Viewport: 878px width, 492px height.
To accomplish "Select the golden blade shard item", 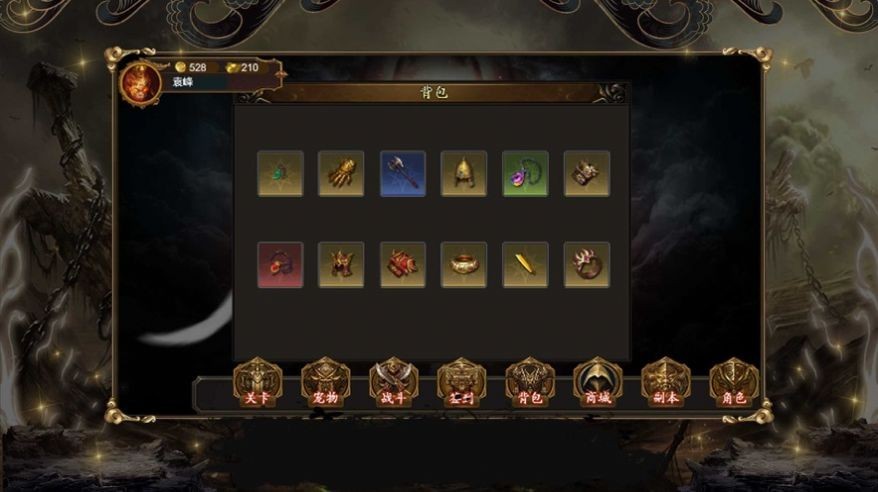I will coord(525,265).
